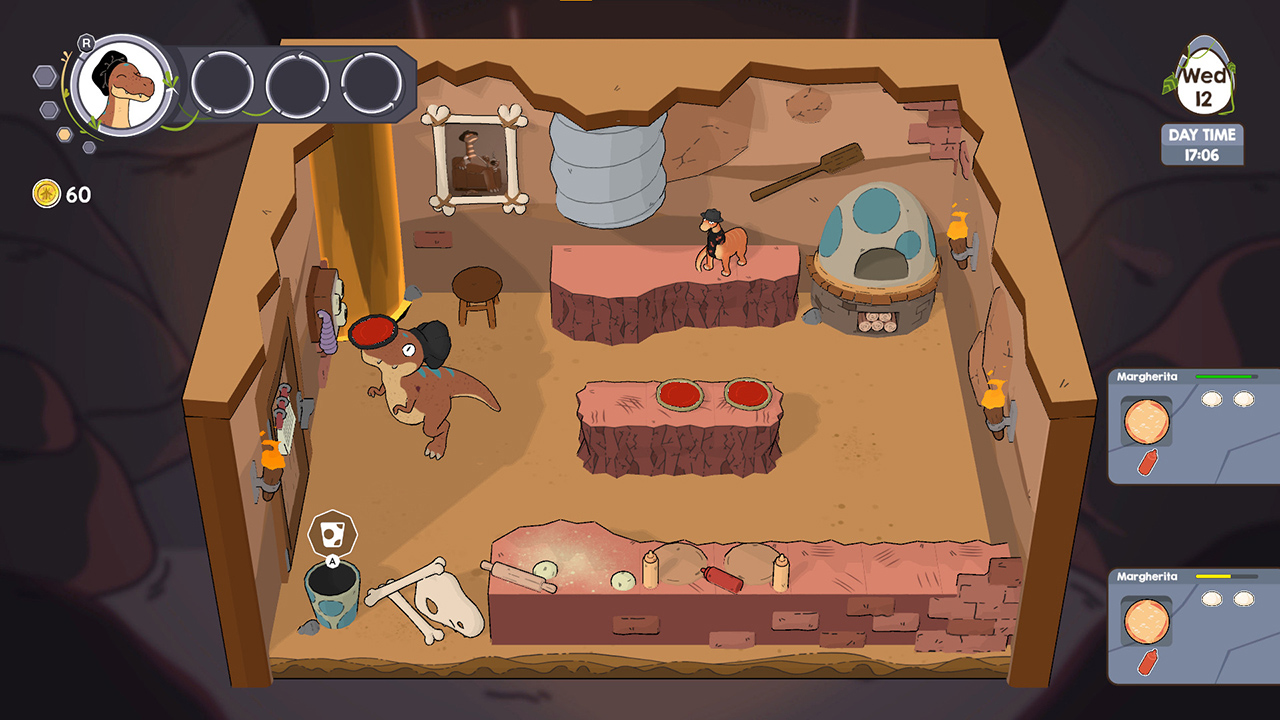
Task: Select the tomato sauce bottle on the top order
Action: pos(1148,462)
